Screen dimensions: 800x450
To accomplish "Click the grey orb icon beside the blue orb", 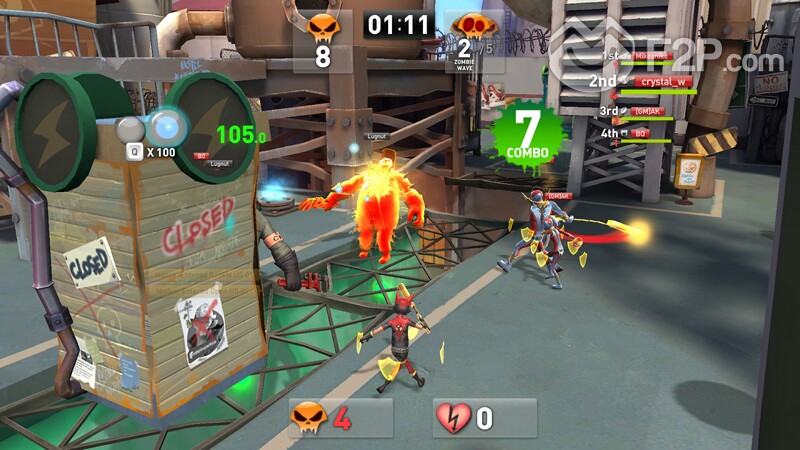I will coord(129,129).
